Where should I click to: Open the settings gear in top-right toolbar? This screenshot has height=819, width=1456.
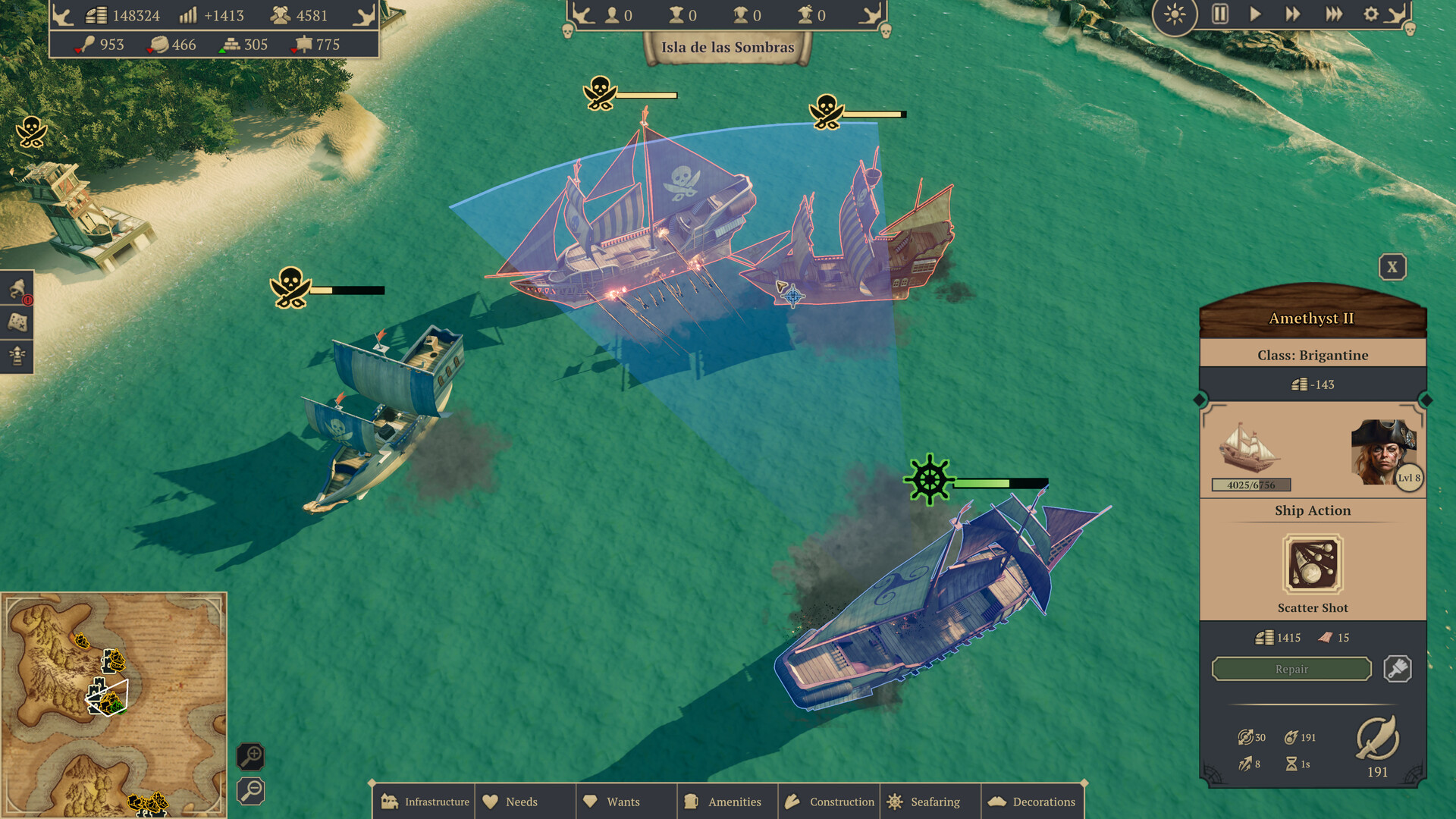[x=1370, y=14]
